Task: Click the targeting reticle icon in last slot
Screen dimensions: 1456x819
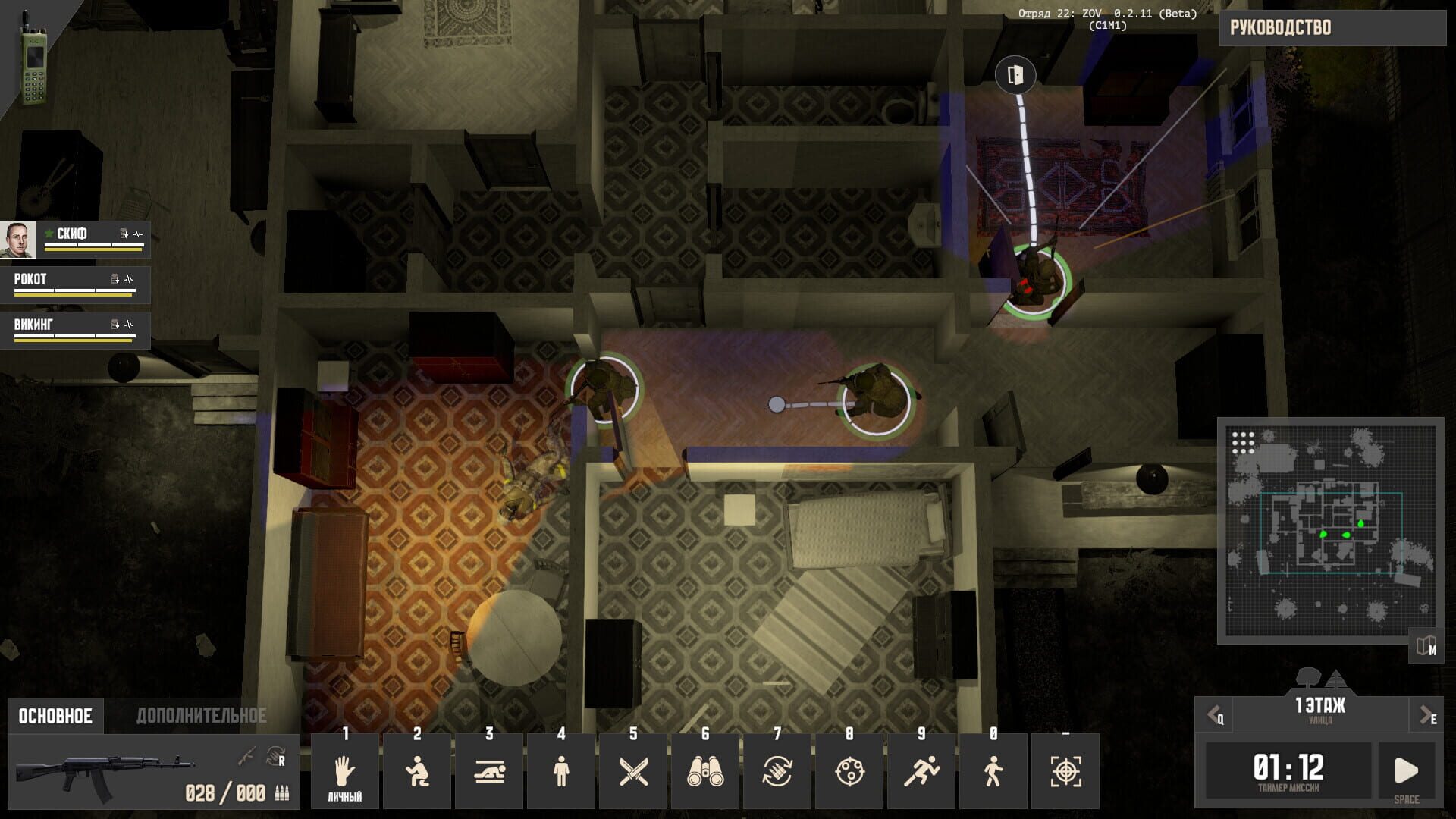Action: 1065,770
